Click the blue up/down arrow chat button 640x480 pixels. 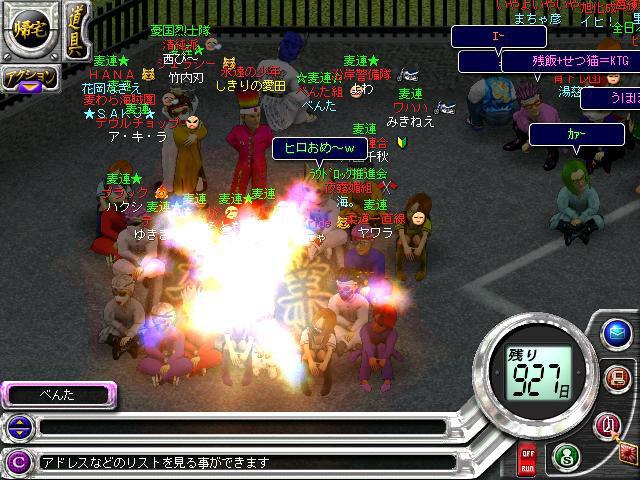click(x=19, y=428)
